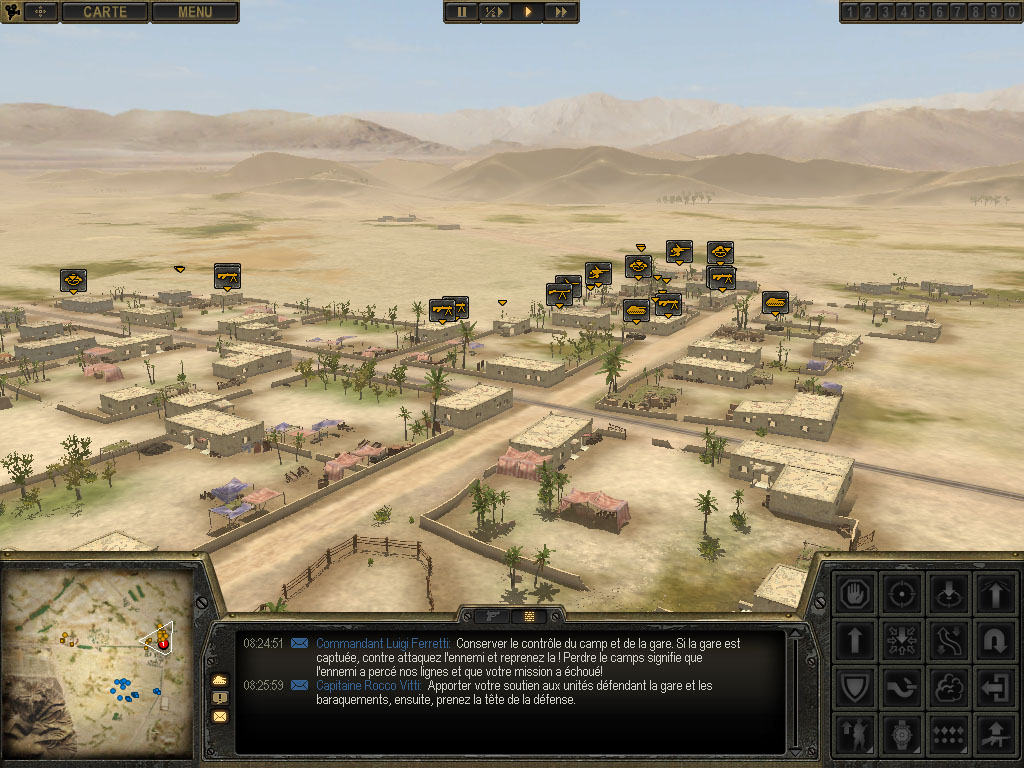Set game speed to half speed
The image size is (1024, 768).
[495, 12]
